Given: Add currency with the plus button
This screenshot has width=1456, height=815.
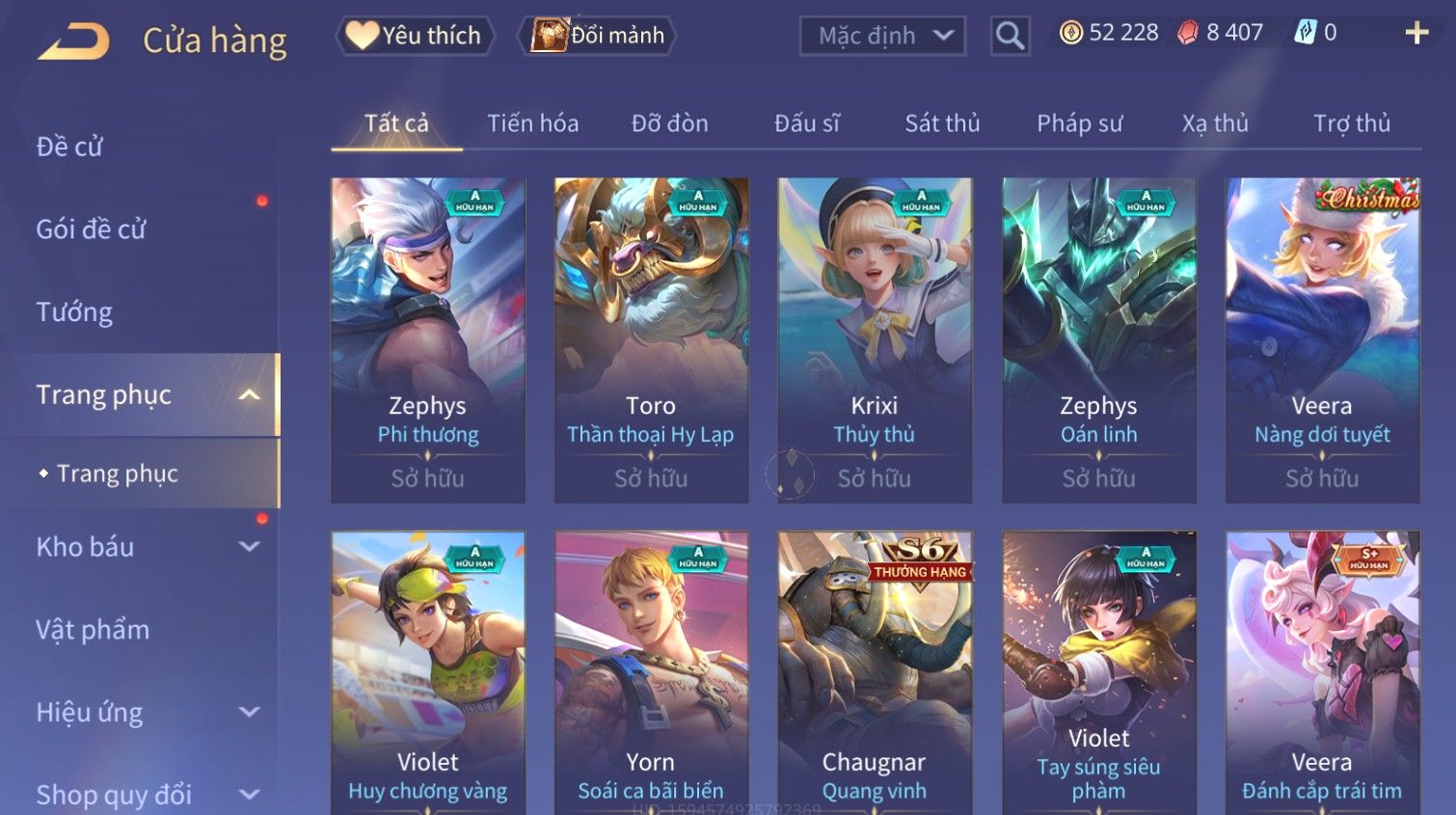Looking at the screenshot, I should [x=1416, y=33].
